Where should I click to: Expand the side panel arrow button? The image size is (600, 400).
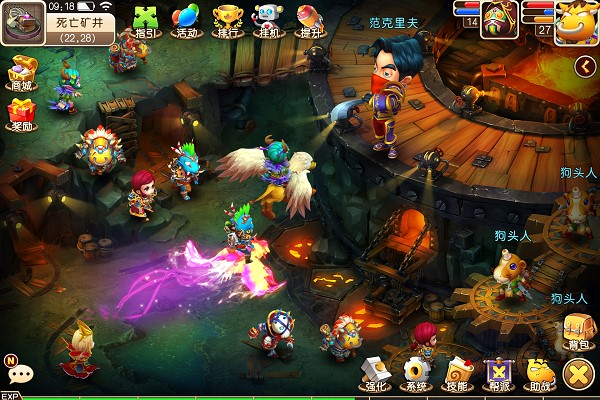[585, 66]
